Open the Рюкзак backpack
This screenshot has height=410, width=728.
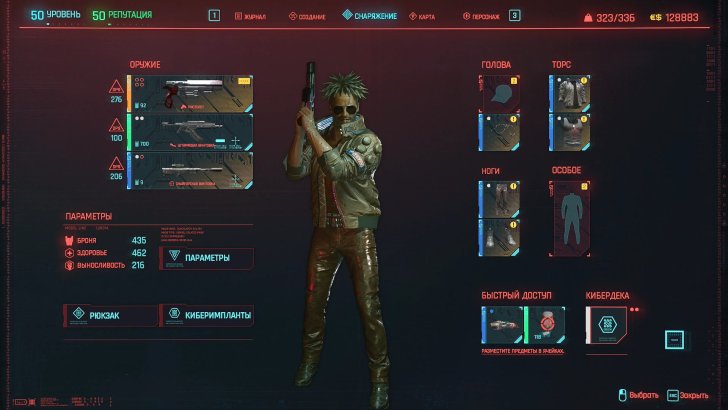point(110,315)
